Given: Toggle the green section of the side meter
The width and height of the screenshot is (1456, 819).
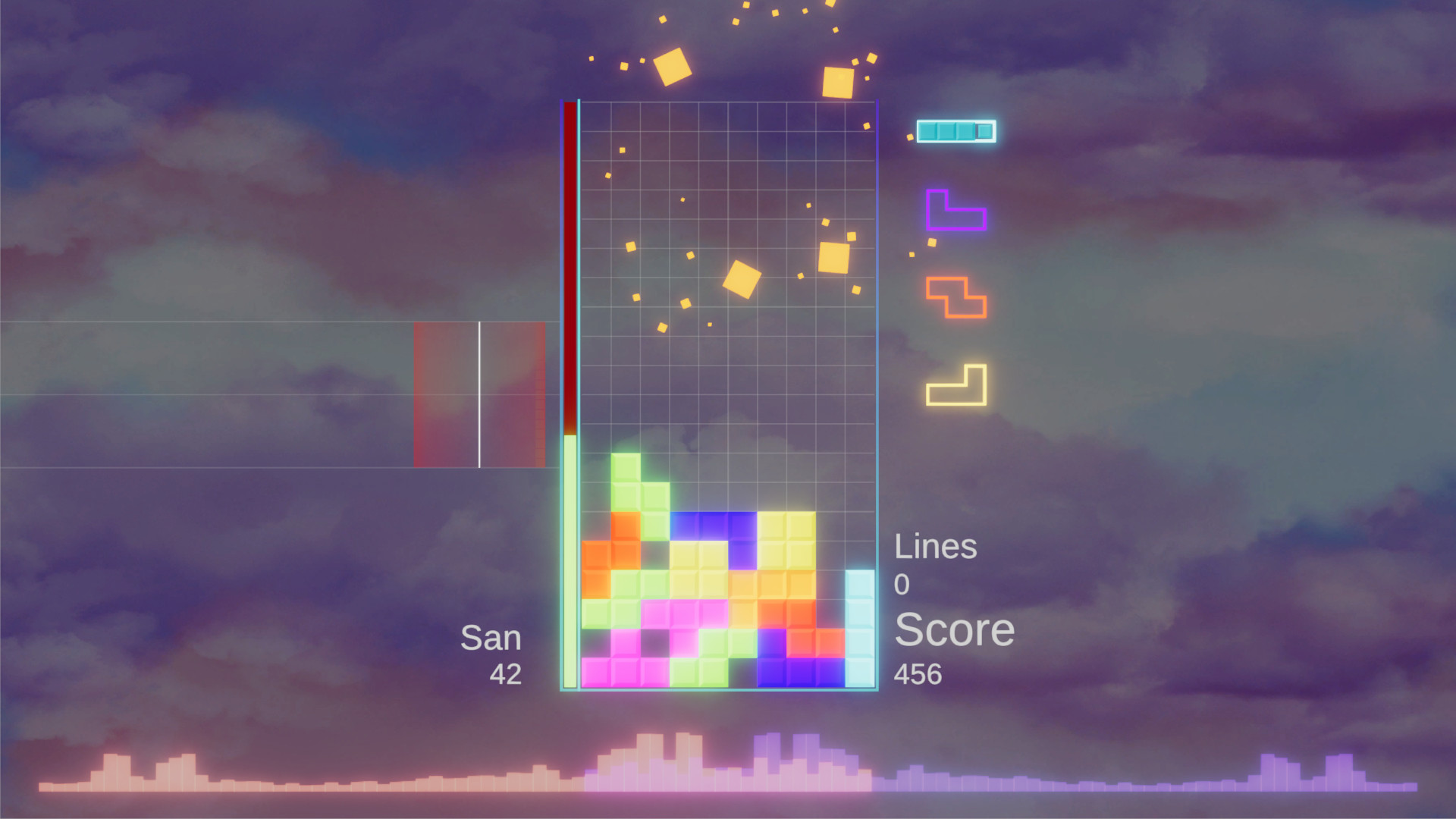Looking at the screenshot, I should point(570,561).
